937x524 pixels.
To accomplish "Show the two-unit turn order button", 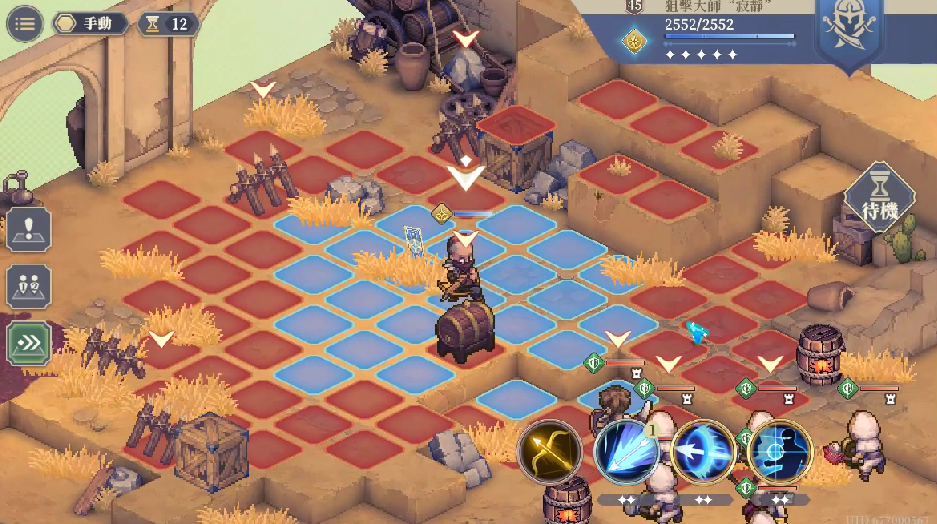I will pyautogui.click(x=29, y=287).
